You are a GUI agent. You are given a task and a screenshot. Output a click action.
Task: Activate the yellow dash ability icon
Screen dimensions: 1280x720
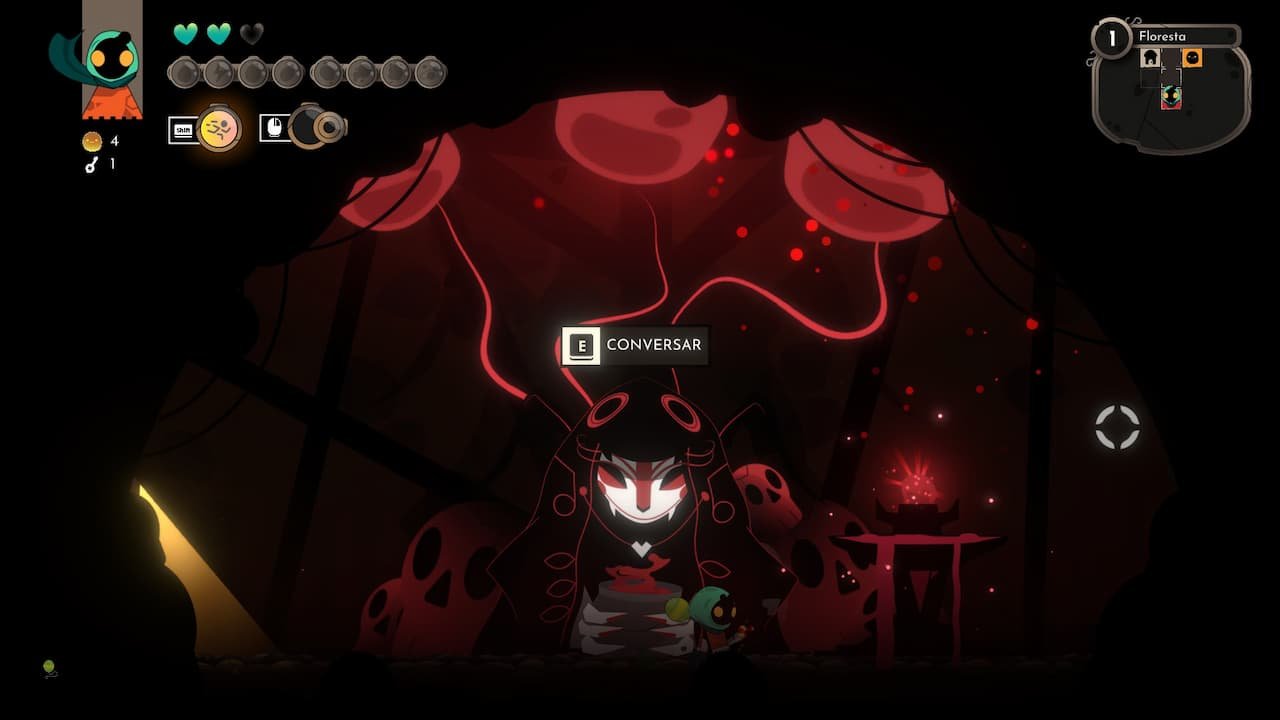coord(219,128)
